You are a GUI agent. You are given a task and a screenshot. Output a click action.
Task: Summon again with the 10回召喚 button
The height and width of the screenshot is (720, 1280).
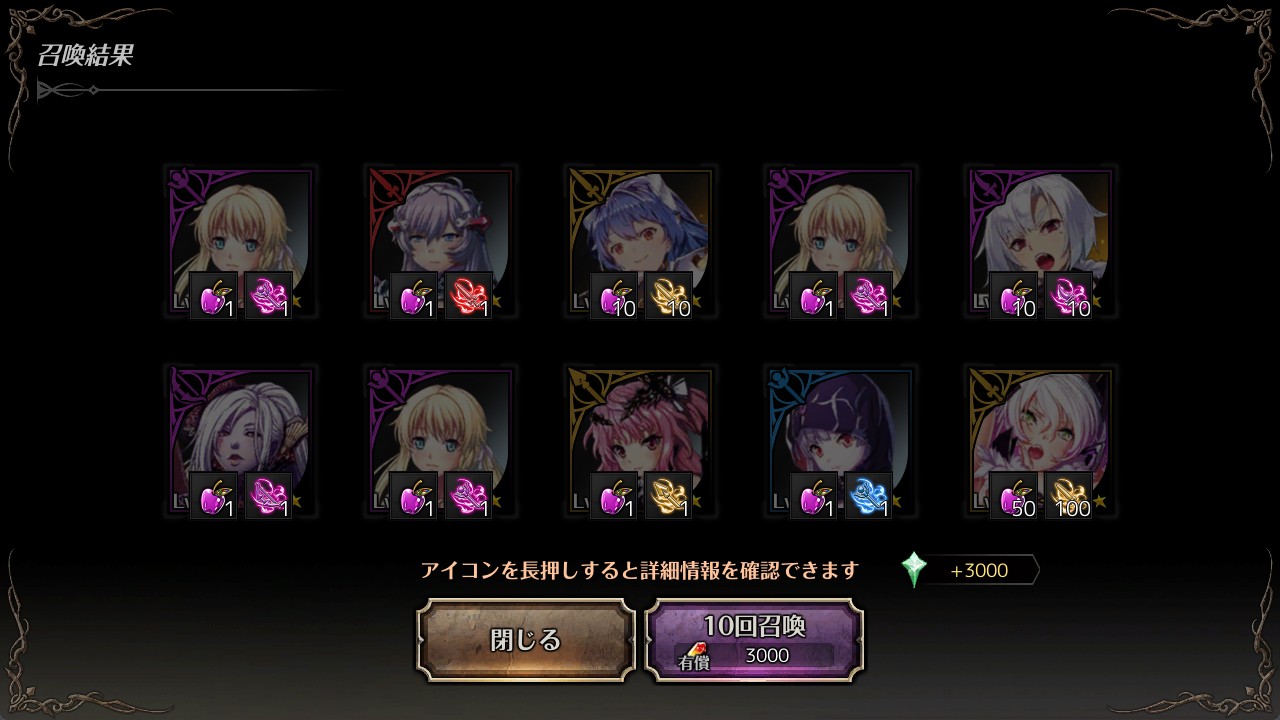[754, 640]
